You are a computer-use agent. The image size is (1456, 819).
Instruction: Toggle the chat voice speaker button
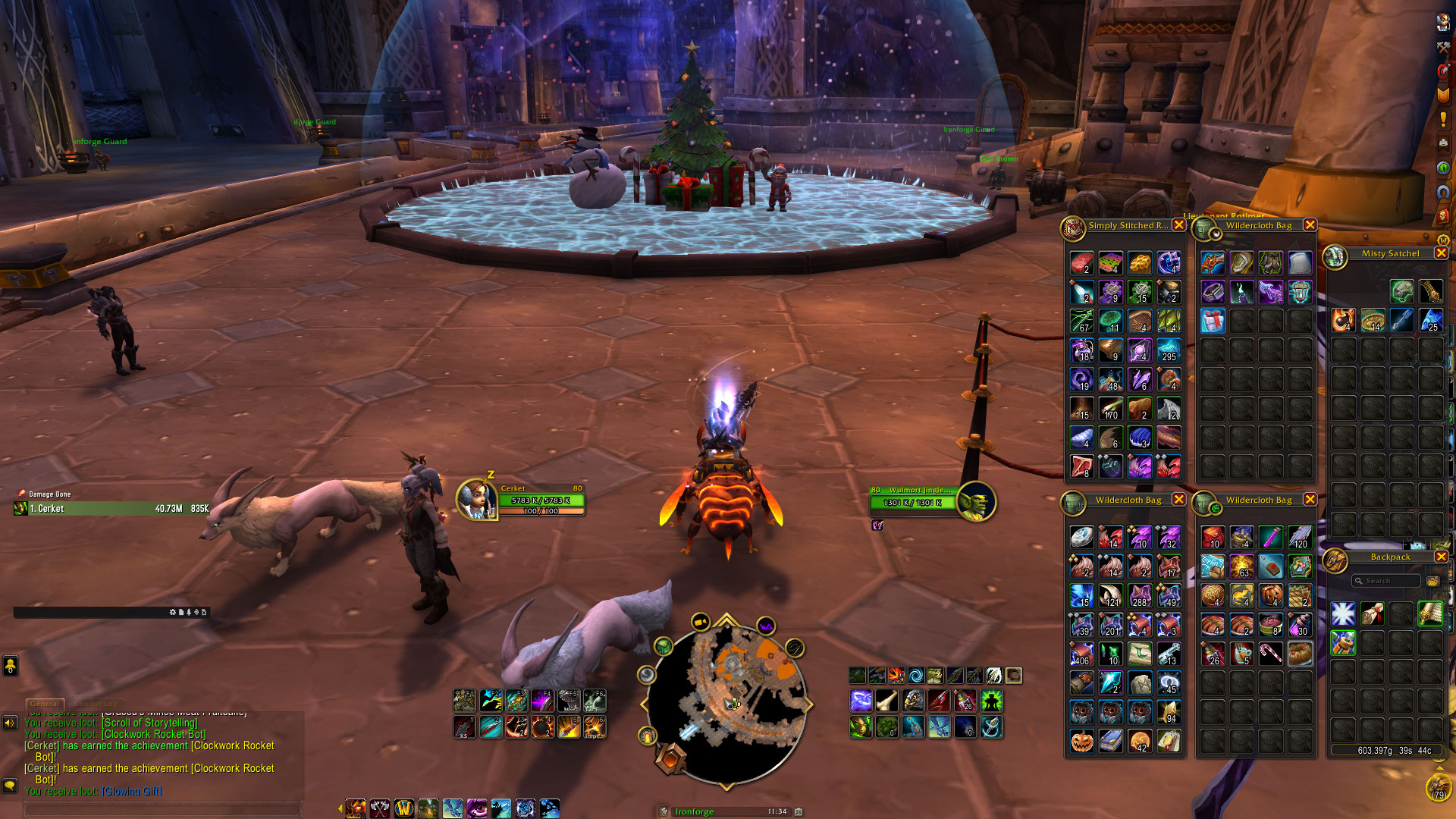tap(10, 723)
